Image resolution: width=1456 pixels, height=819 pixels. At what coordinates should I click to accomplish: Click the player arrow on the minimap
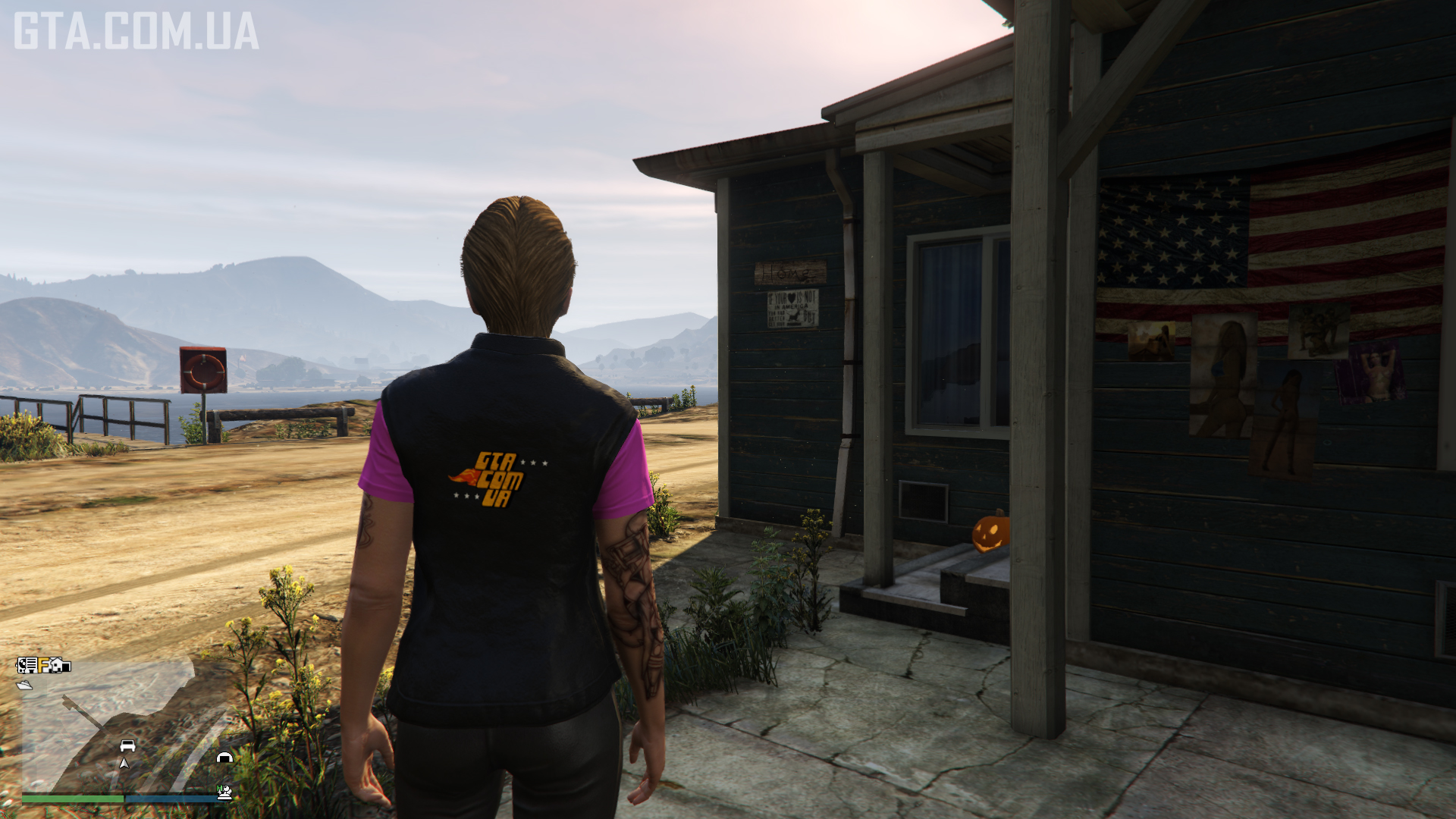click(124, 763)
